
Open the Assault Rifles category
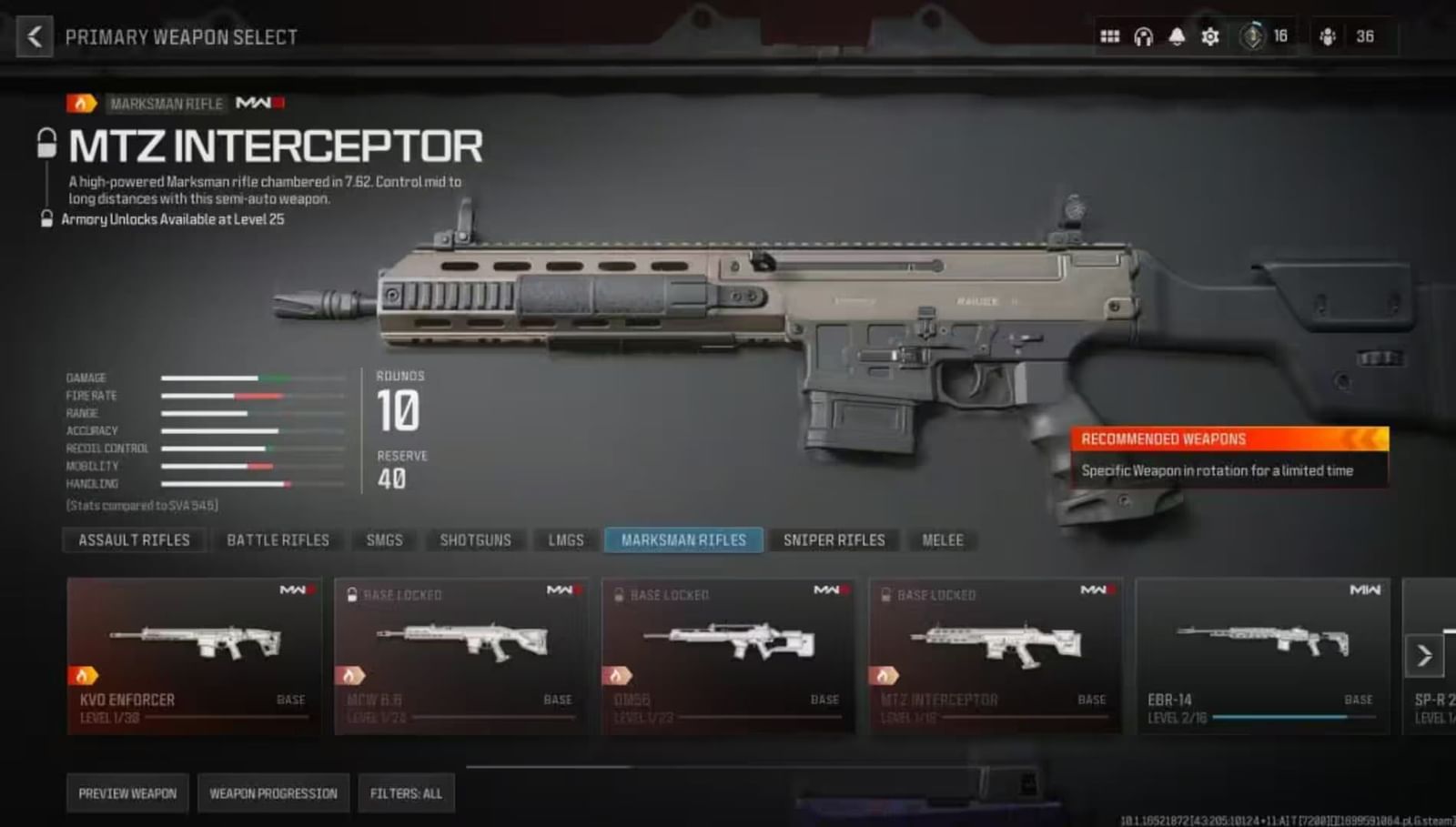(133, 540)
